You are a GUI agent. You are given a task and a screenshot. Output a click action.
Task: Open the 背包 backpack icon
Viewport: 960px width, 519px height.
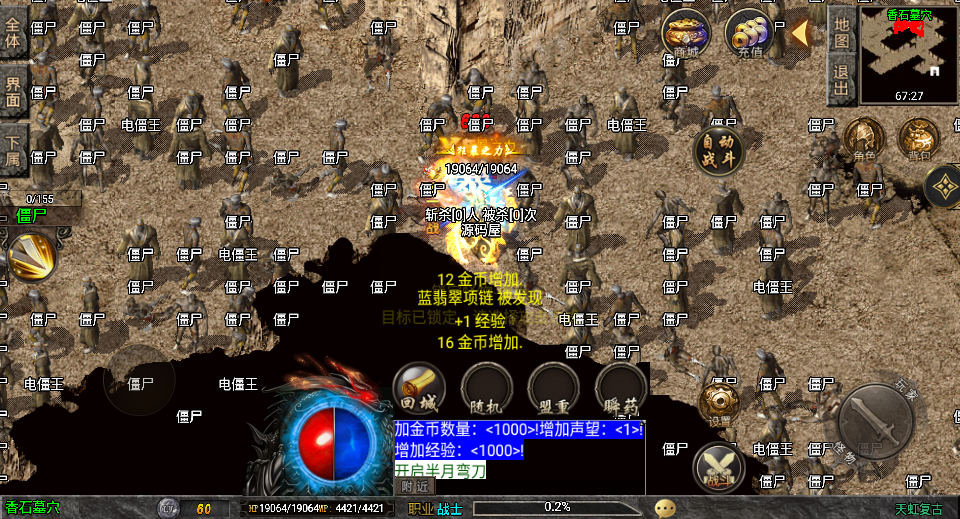(x=918, y=139)
